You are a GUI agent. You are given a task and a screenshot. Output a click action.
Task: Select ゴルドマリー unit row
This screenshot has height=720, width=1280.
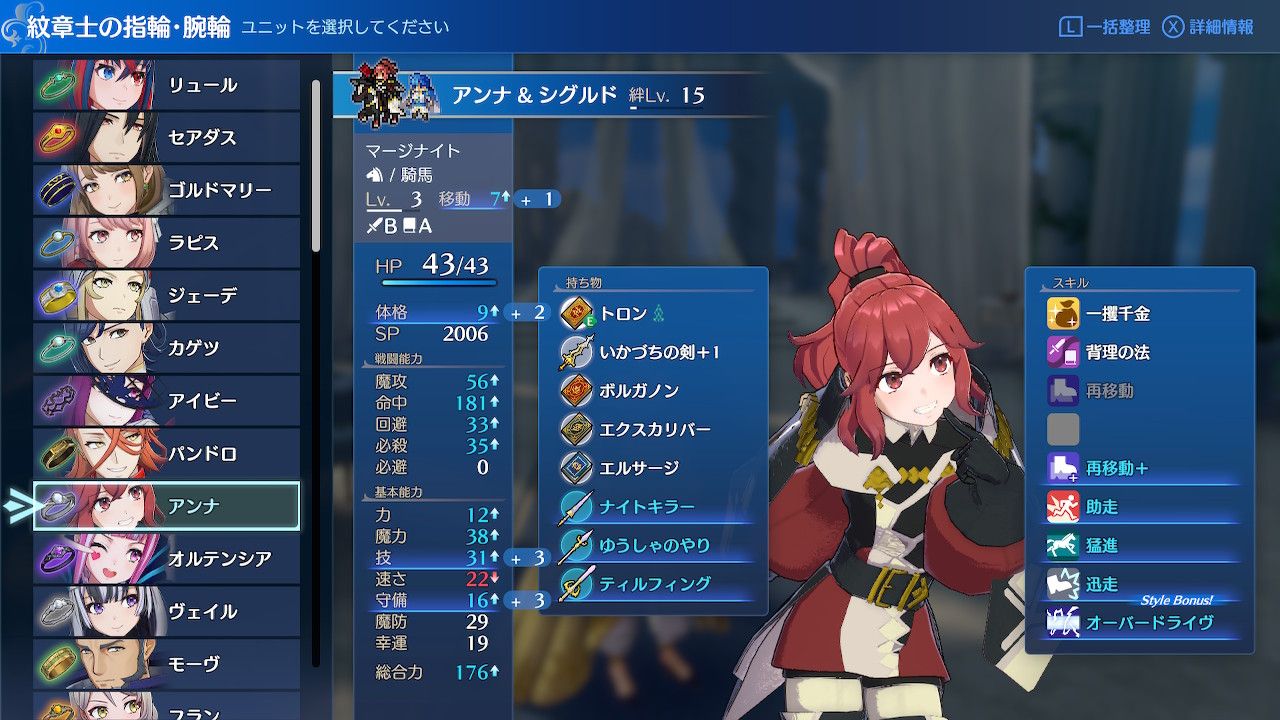(166, 190)
